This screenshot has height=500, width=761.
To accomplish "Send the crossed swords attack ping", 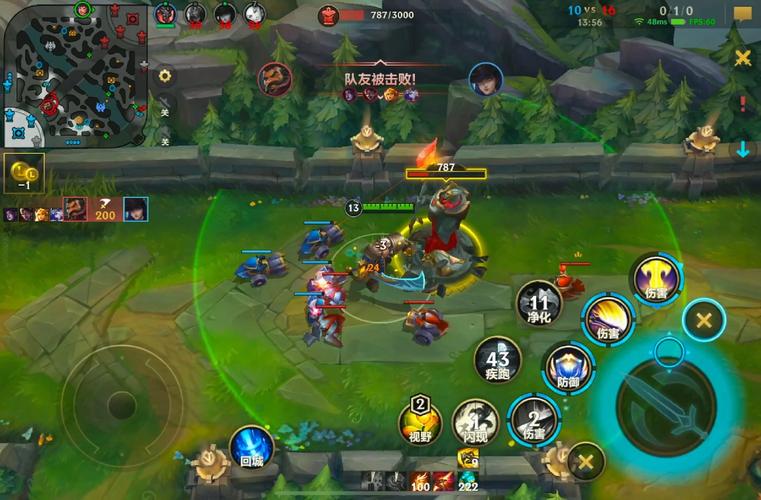I will (x=742, y=57).
